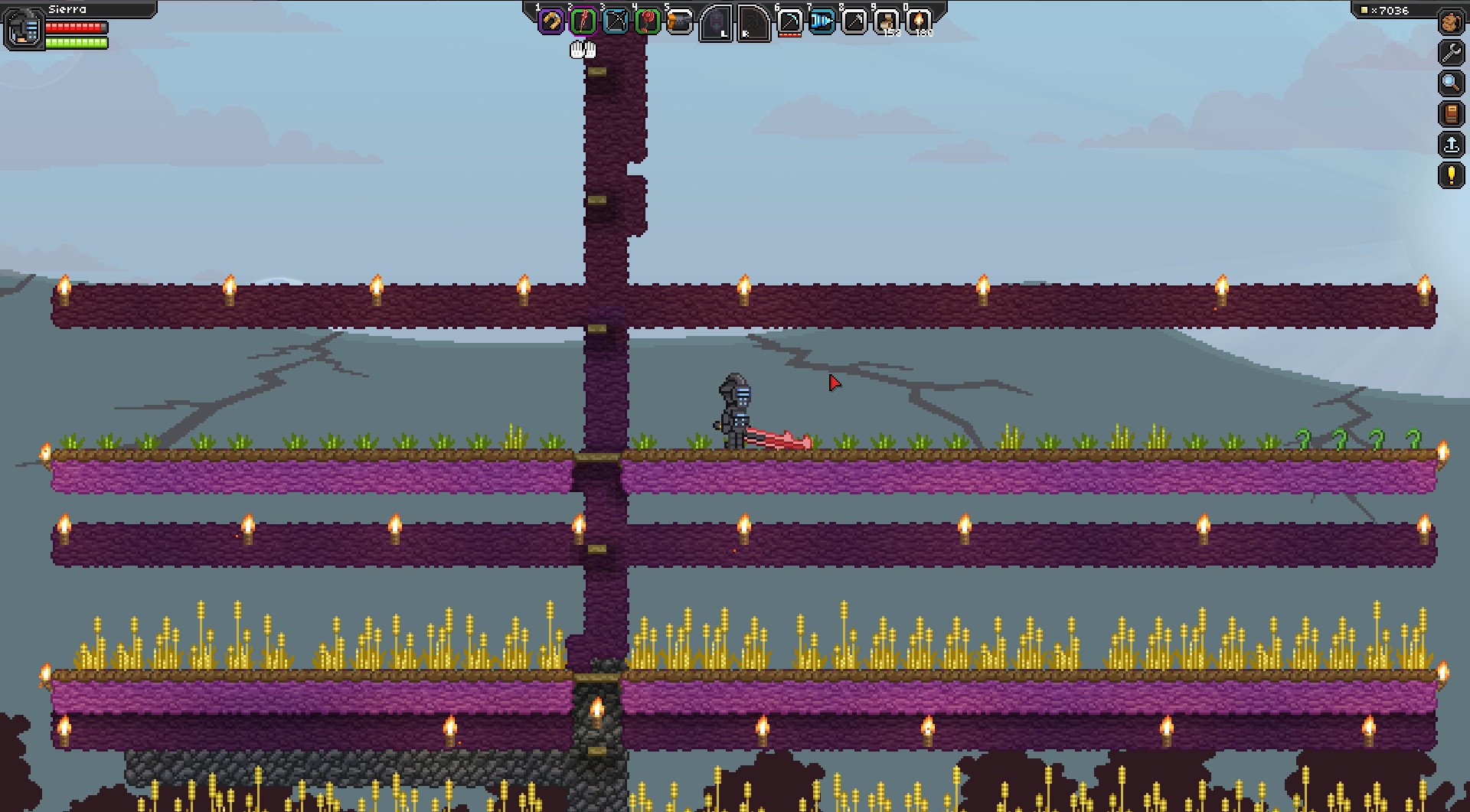Choose the hoe tool in the hotbar
Viewport: 1470px width, 812px height.
point(854,21)
